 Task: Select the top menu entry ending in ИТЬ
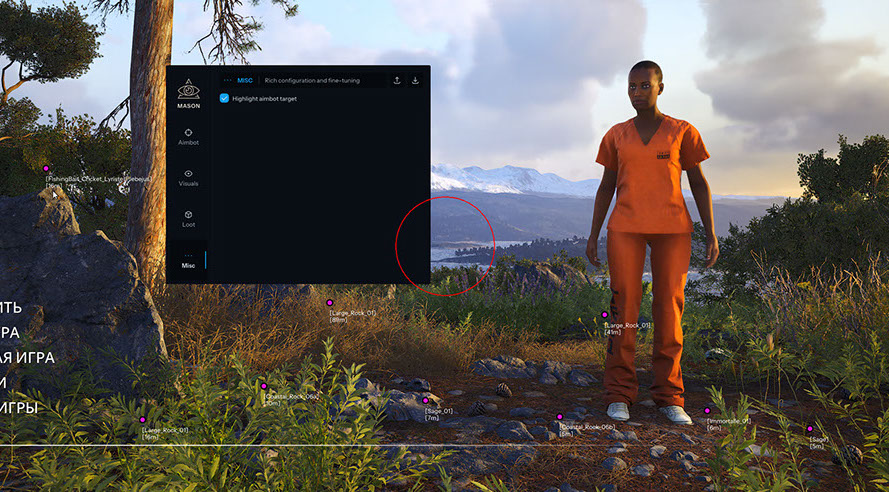click(11, 308)
